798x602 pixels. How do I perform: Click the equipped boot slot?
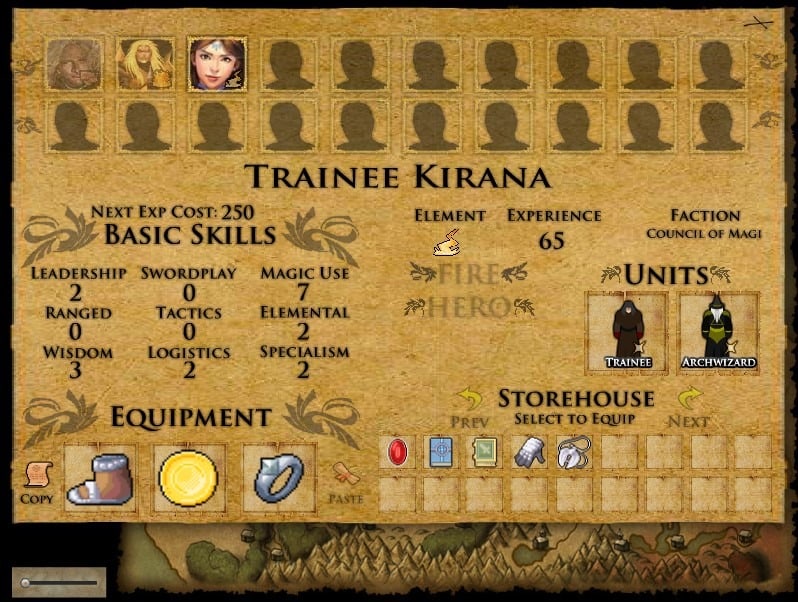(100, 478)
